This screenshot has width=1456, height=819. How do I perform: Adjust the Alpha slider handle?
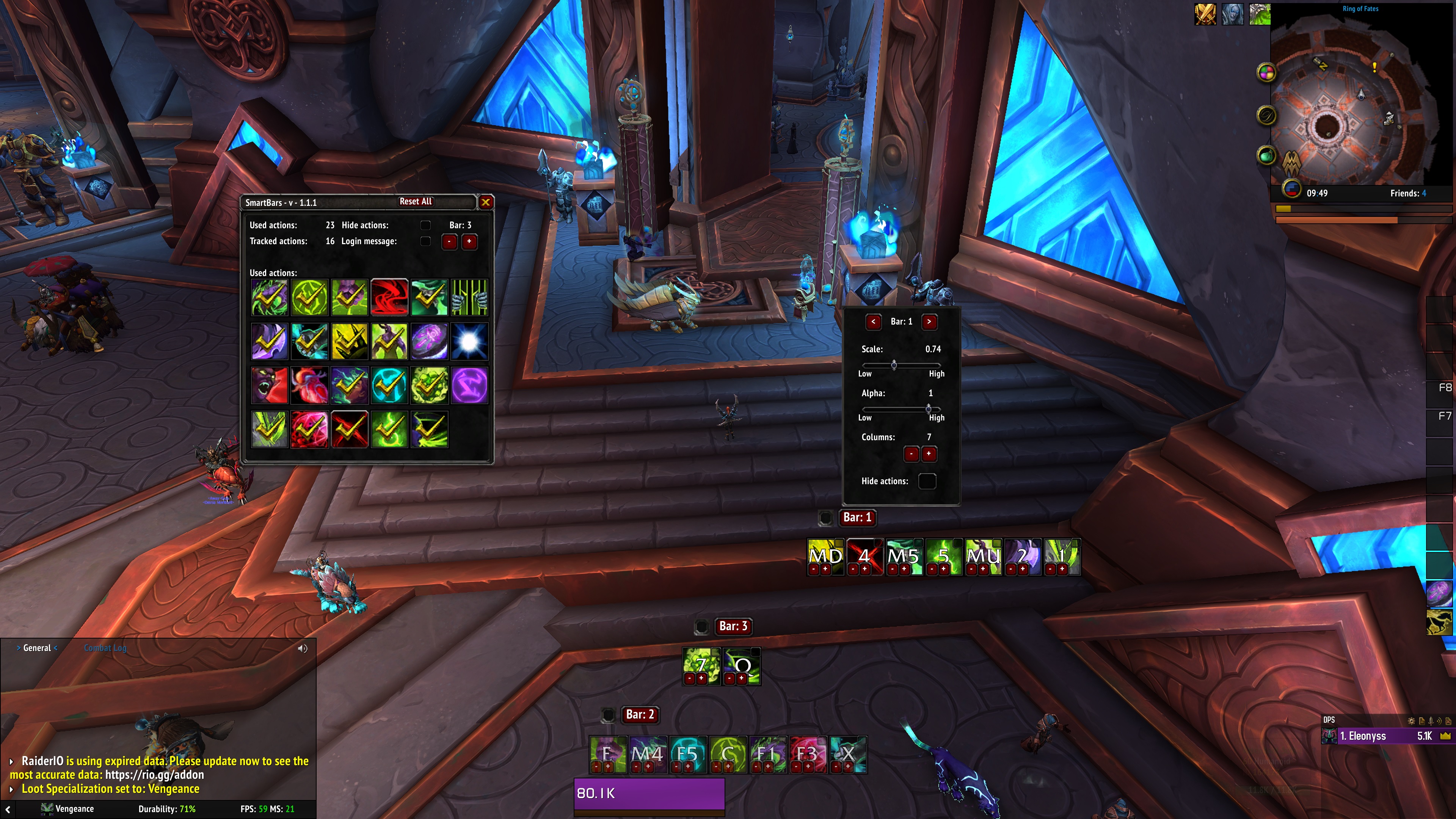(x=928, y=408)
